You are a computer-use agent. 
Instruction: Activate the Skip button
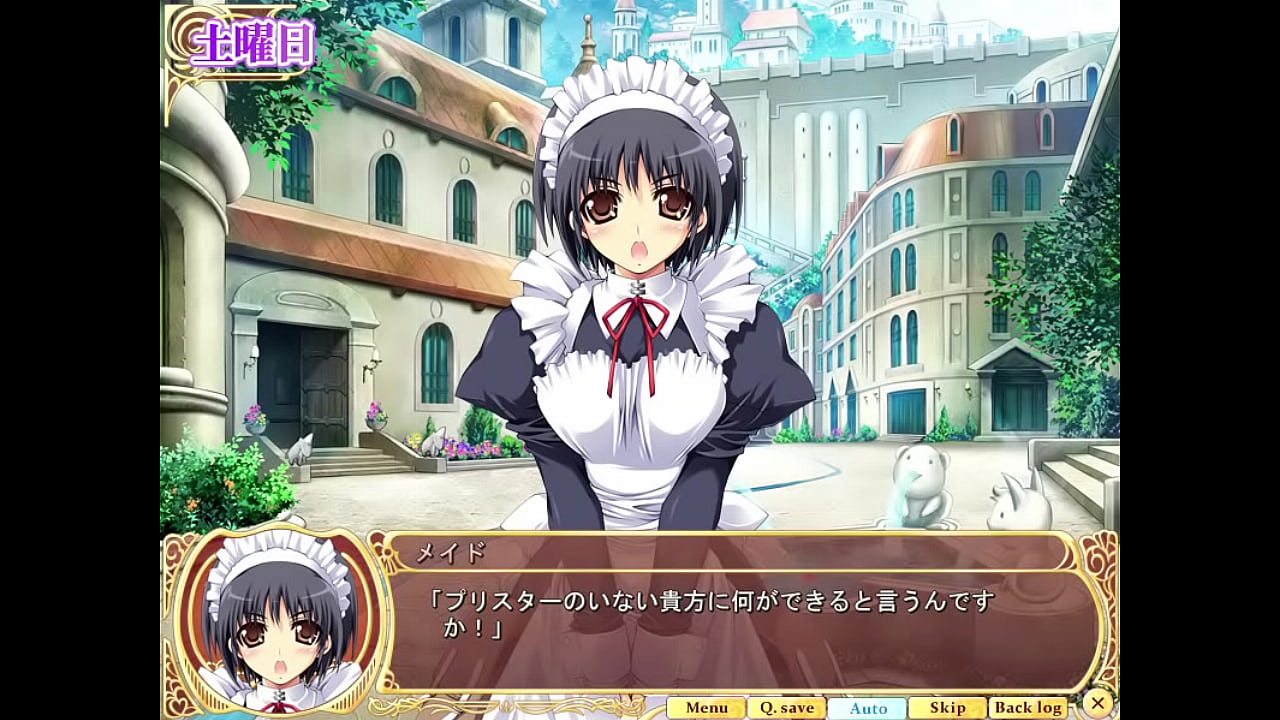point(947,708)
